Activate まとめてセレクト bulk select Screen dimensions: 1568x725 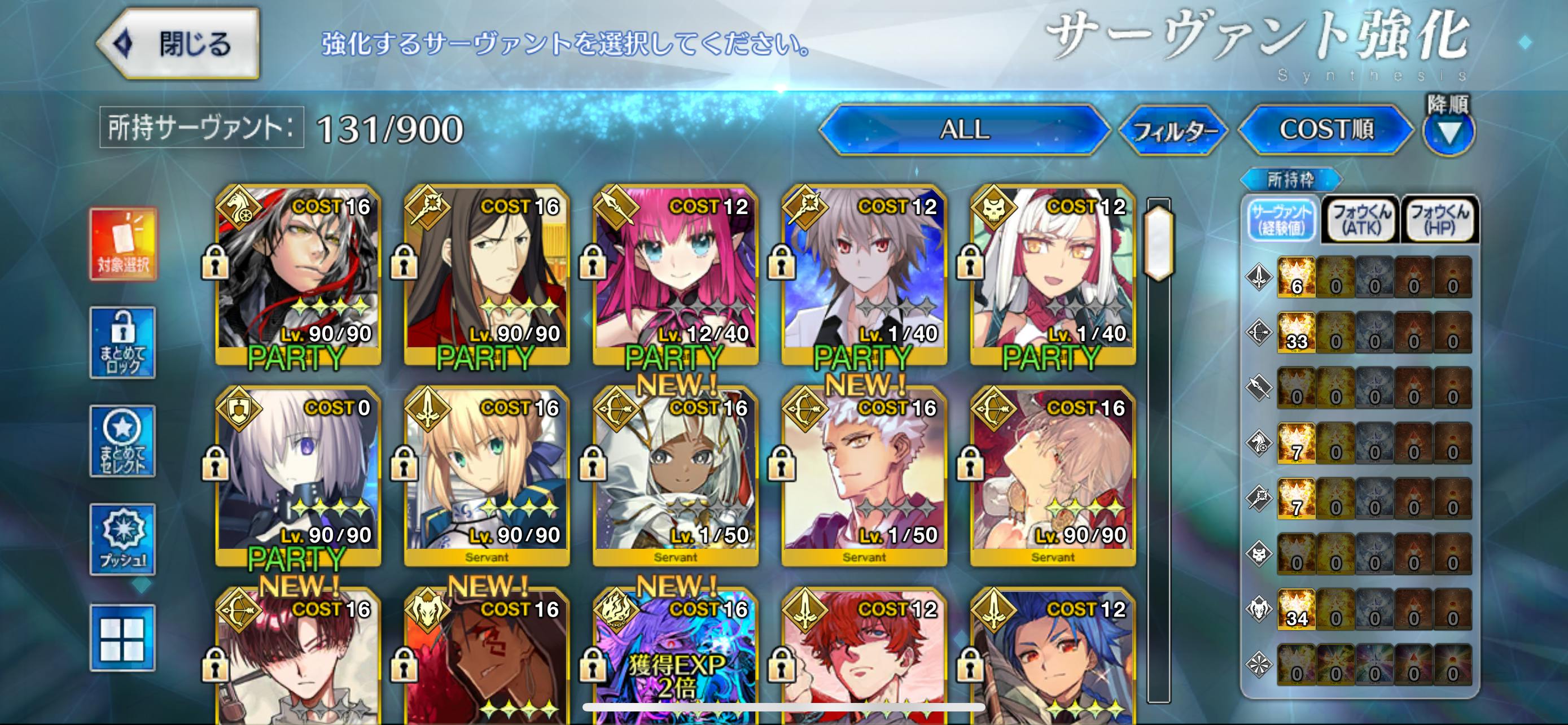(123, 442)
